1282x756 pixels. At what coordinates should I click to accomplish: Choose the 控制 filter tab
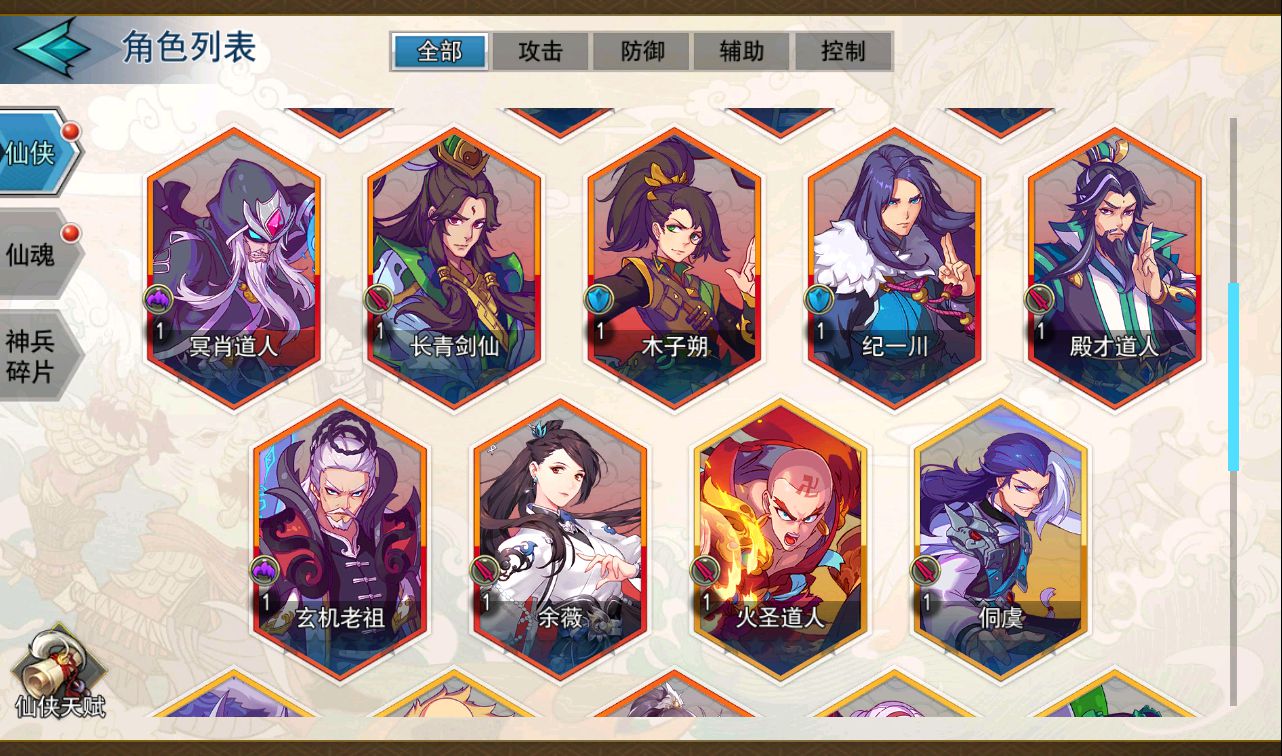[843, 51]
